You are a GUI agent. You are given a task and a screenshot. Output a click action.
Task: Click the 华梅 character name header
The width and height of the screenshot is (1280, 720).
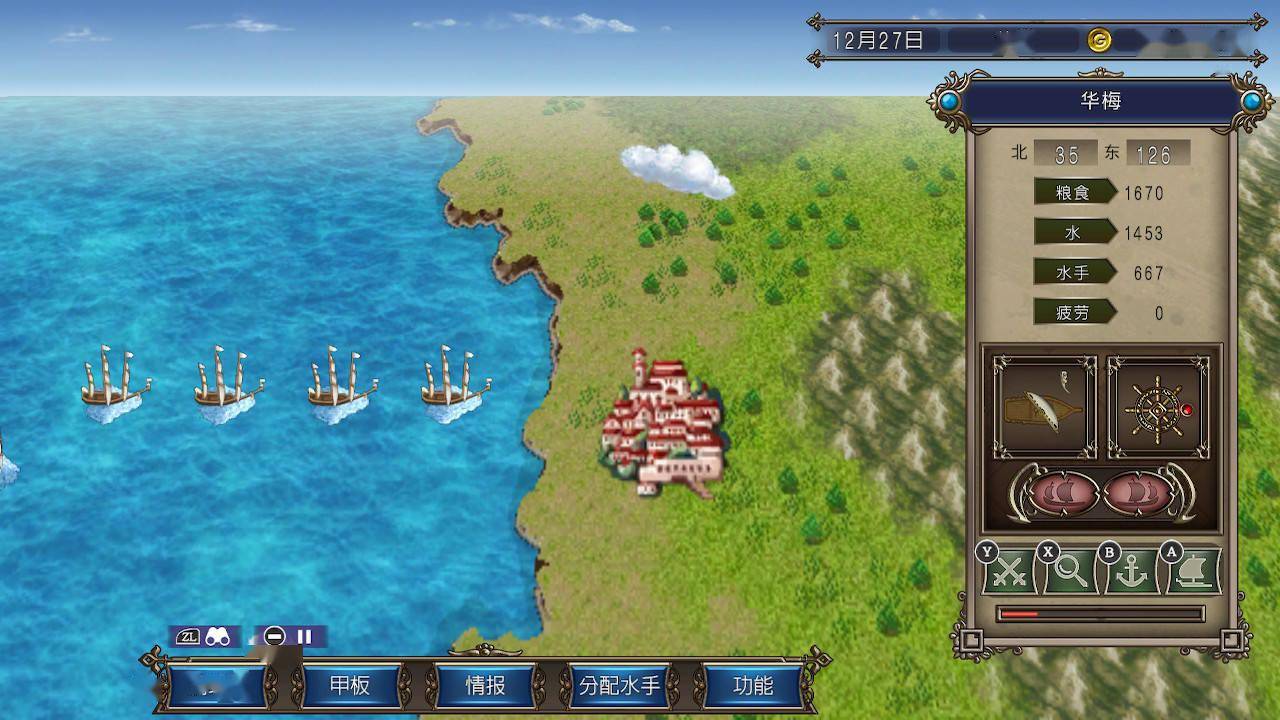pyautogui.click(x=1100, y=102)
